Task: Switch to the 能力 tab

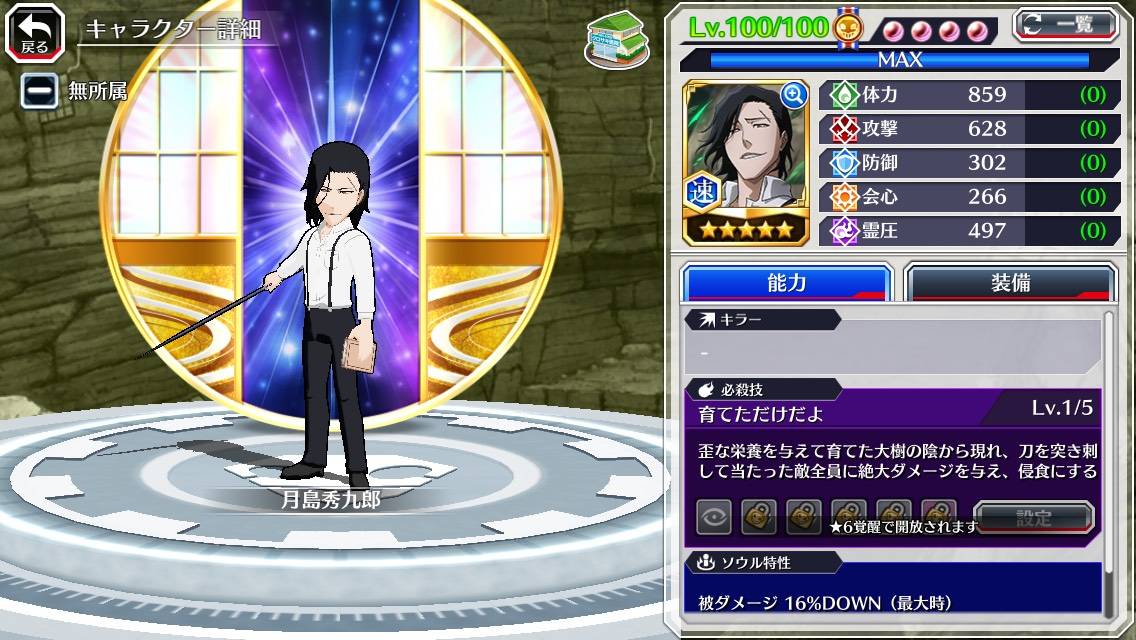Action: click(786, 283)
